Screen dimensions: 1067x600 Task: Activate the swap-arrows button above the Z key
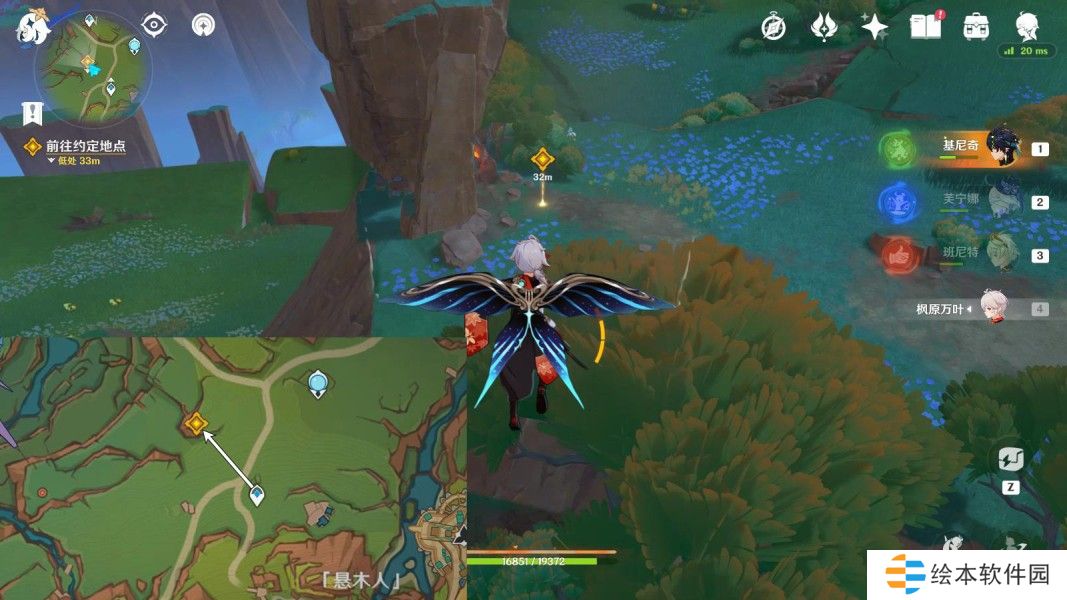click(x=1010, y=459)
